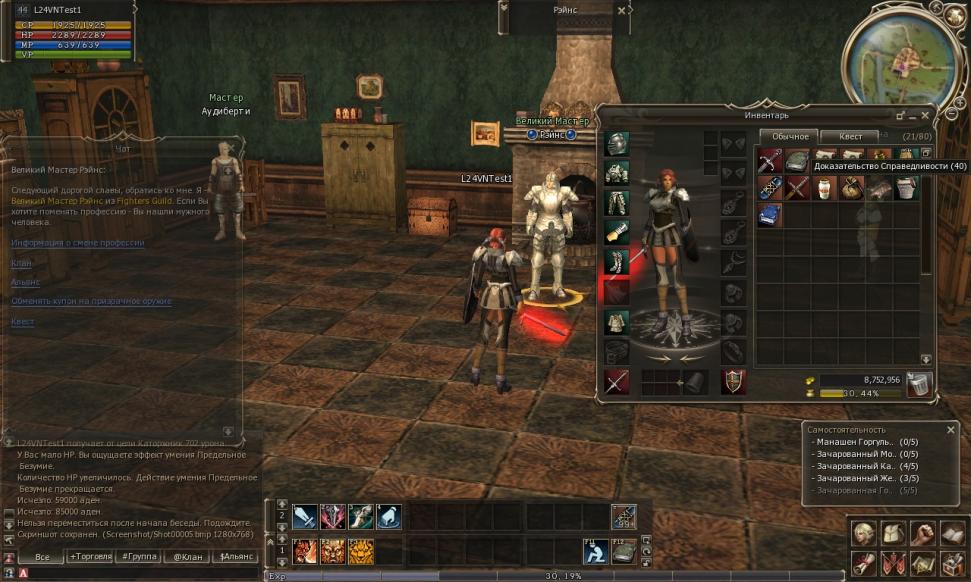Close the Рэйнс target window
The height and width of the screenshot is (582, 971).
coord(622,11)
